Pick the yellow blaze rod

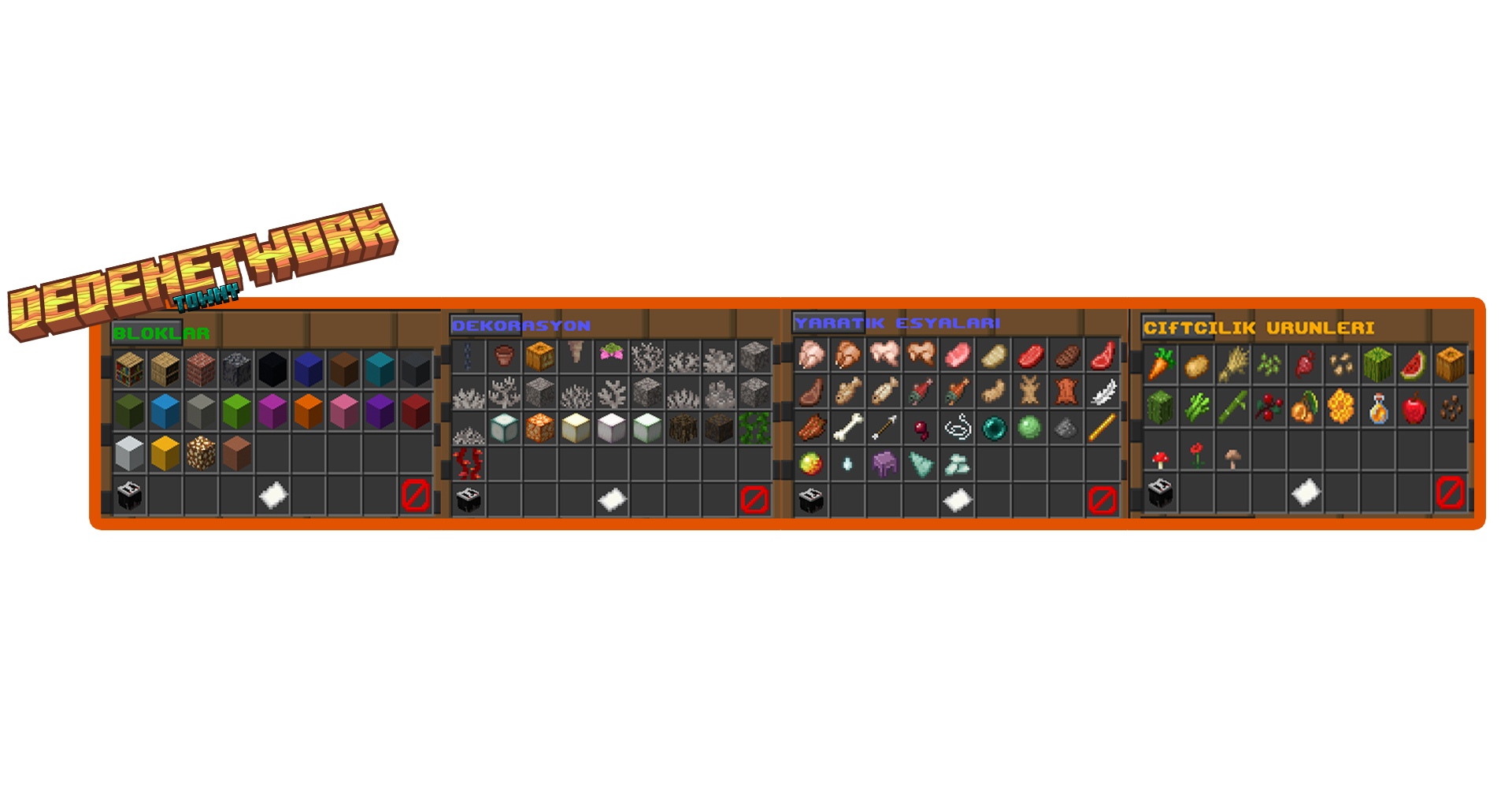(1102, 428)
